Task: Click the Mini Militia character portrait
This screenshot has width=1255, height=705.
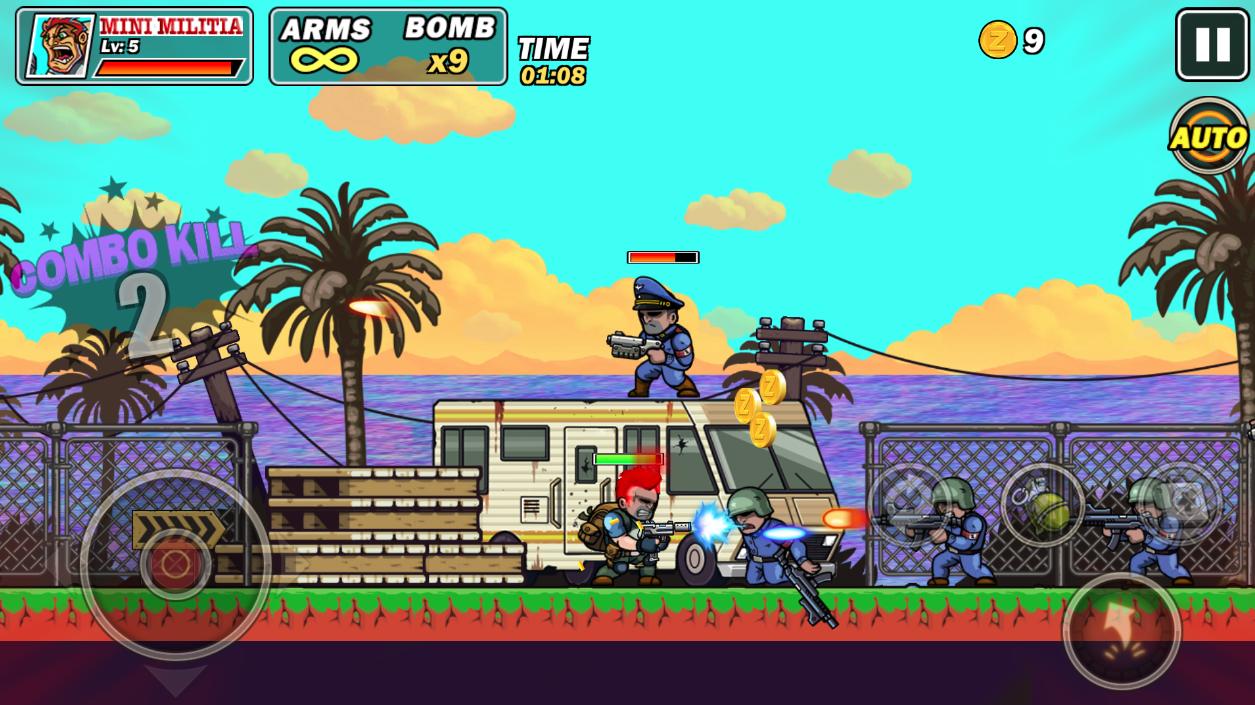Action: point(59,46)
